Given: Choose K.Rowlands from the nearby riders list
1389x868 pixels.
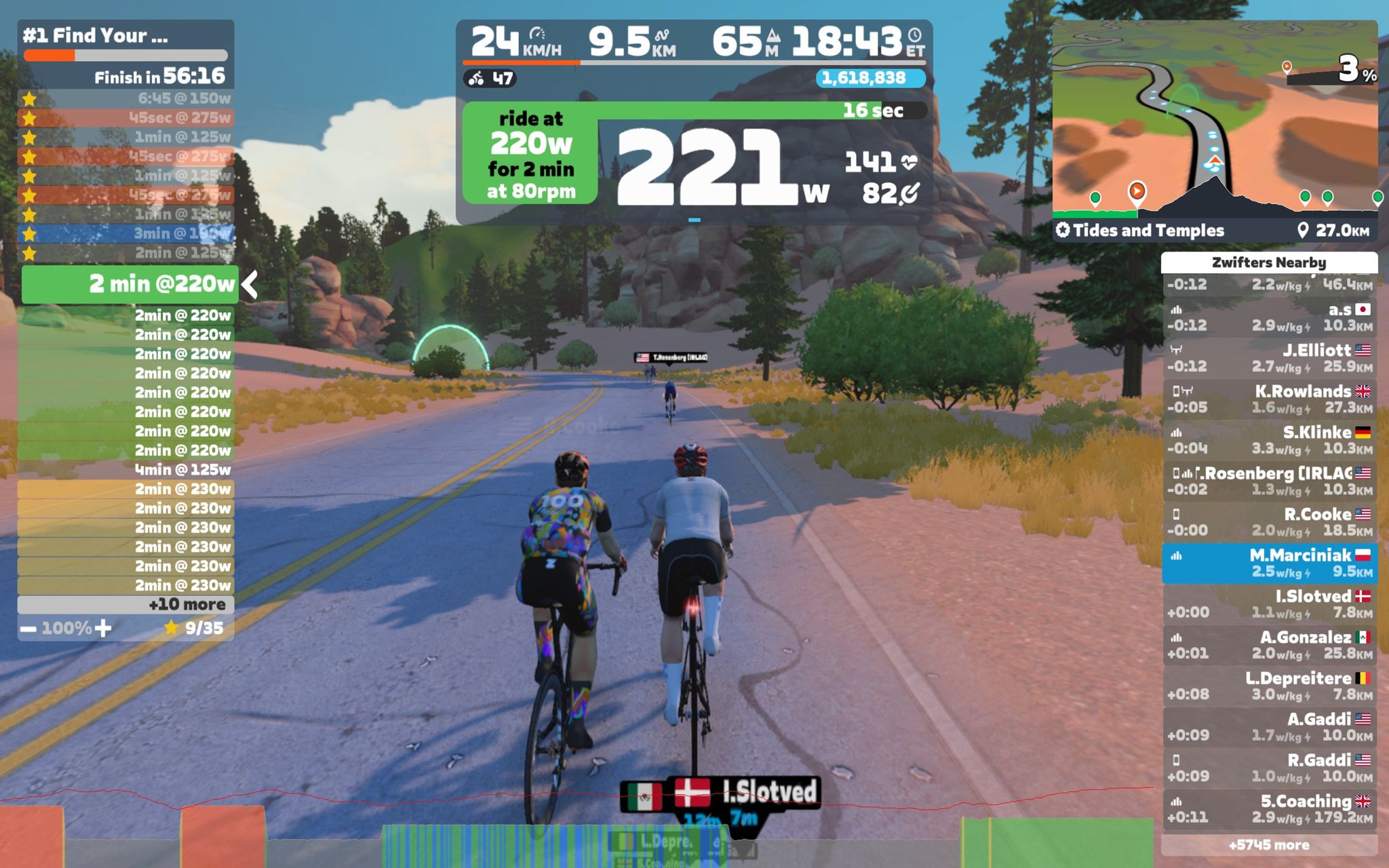Looking at the screenshot, I should (1269, 399).
